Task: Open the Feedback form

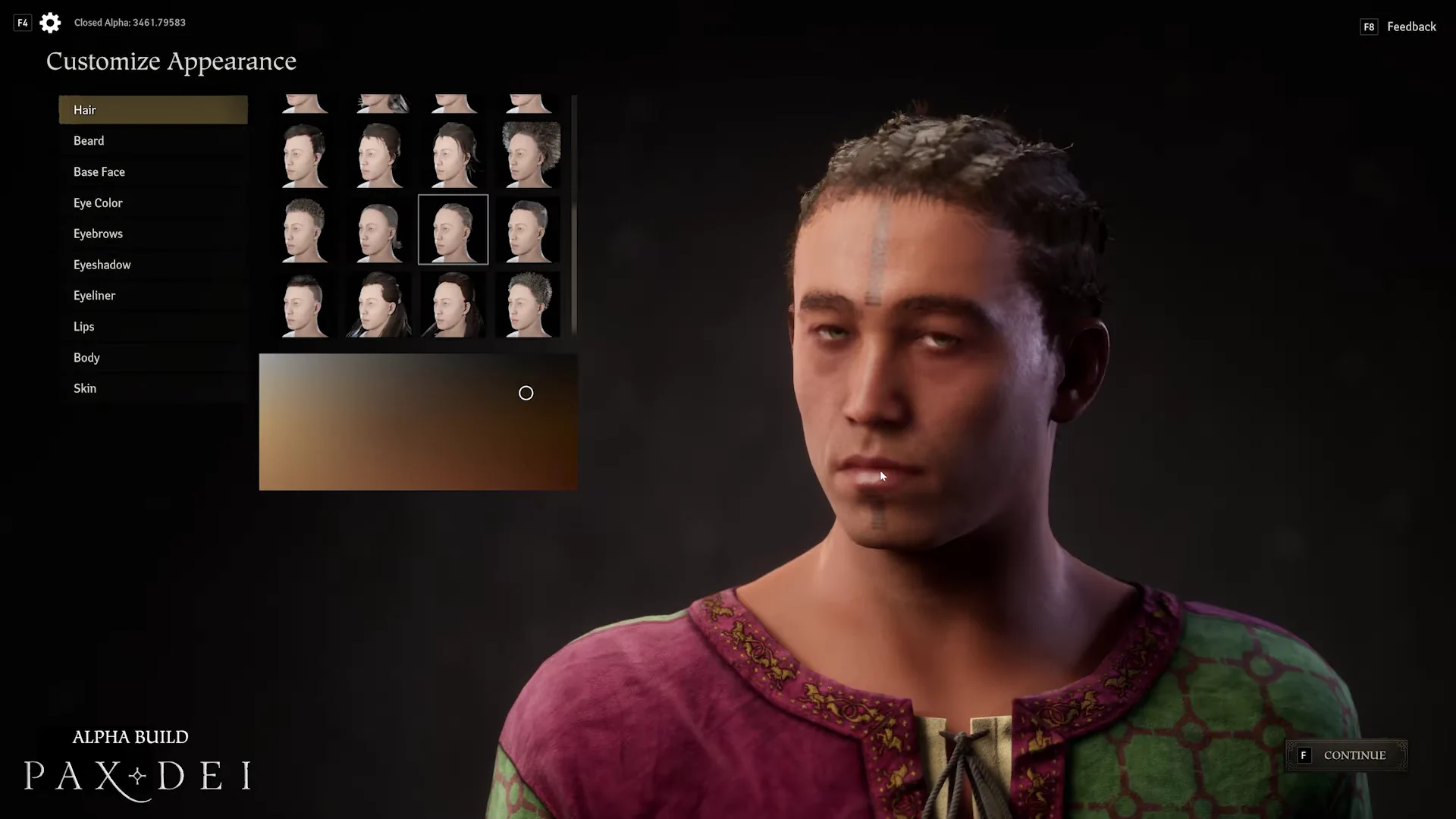Action: tap(1410, 27)
